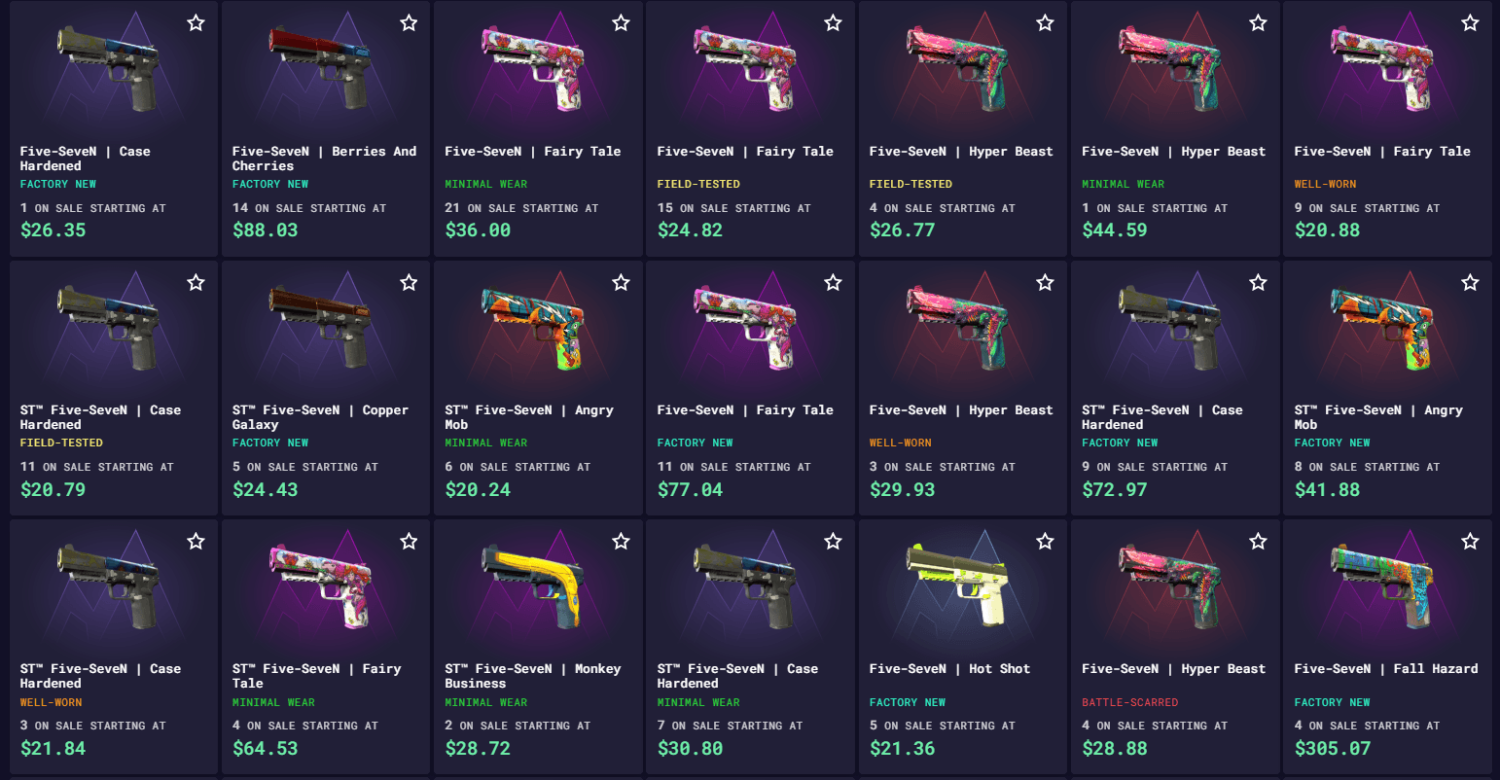1500x780 pixels.
Task: Favorite the ST Five-SeveN Case Hardened Well-Worn
Action: pos(196,540)
